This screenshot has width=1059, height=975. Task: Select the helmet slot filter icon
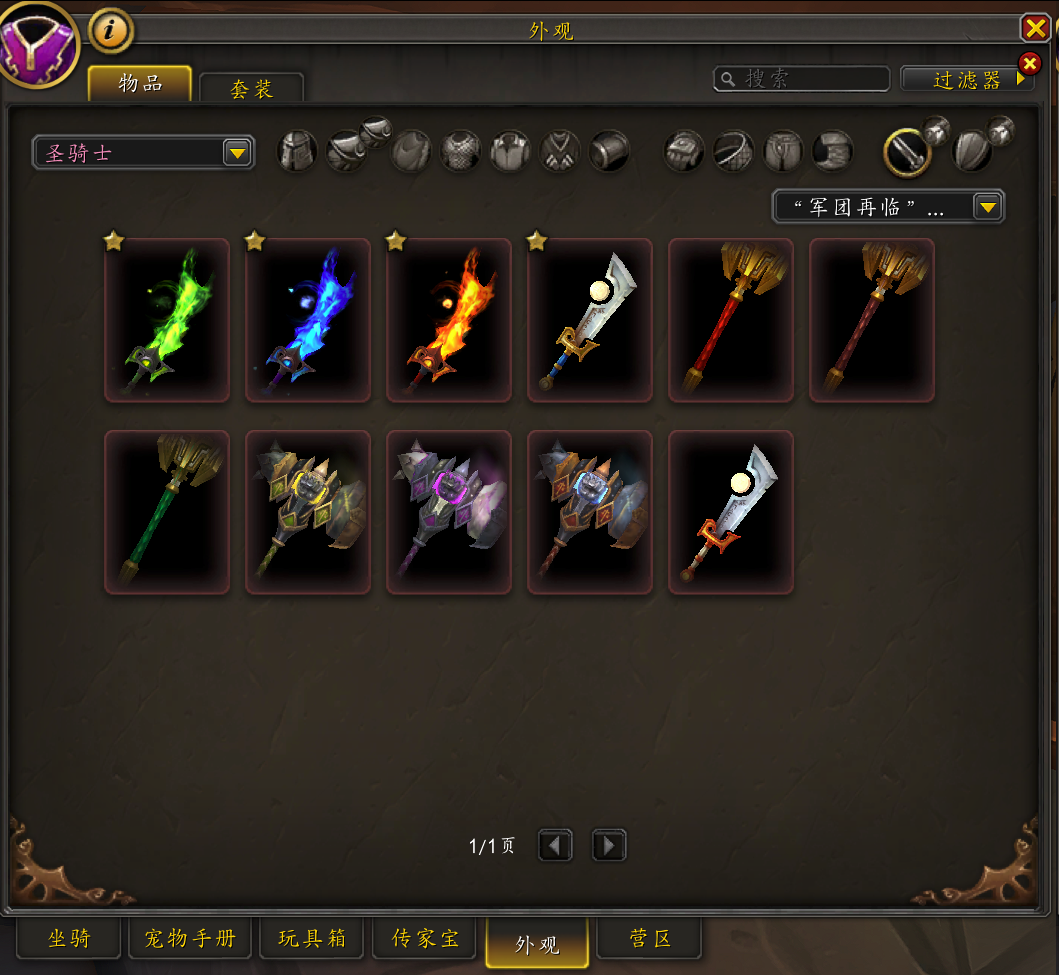[297, 152]
